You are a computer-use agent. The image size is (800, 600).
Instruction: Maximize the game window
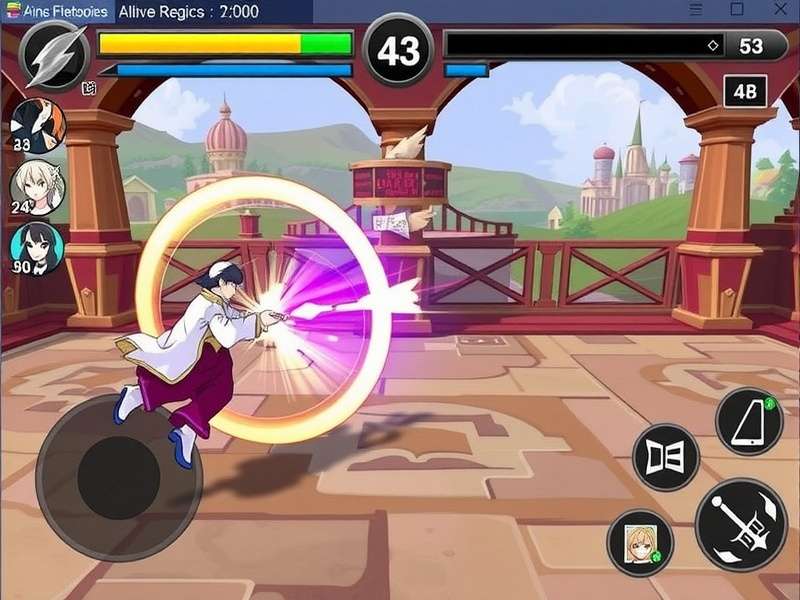pyautogui.click(x=737, y=9)
